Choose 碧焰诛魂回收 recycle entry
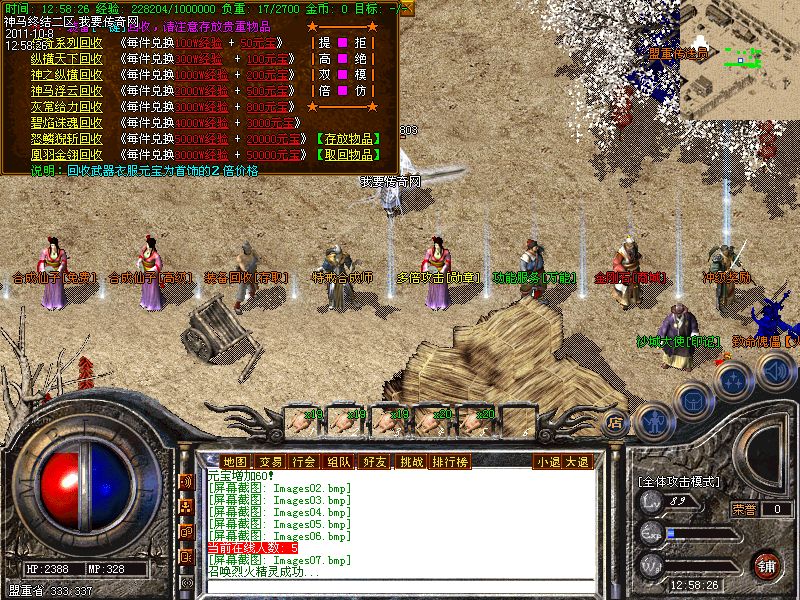The width and height of the screenshot is (800, 600). click(66, 123)
